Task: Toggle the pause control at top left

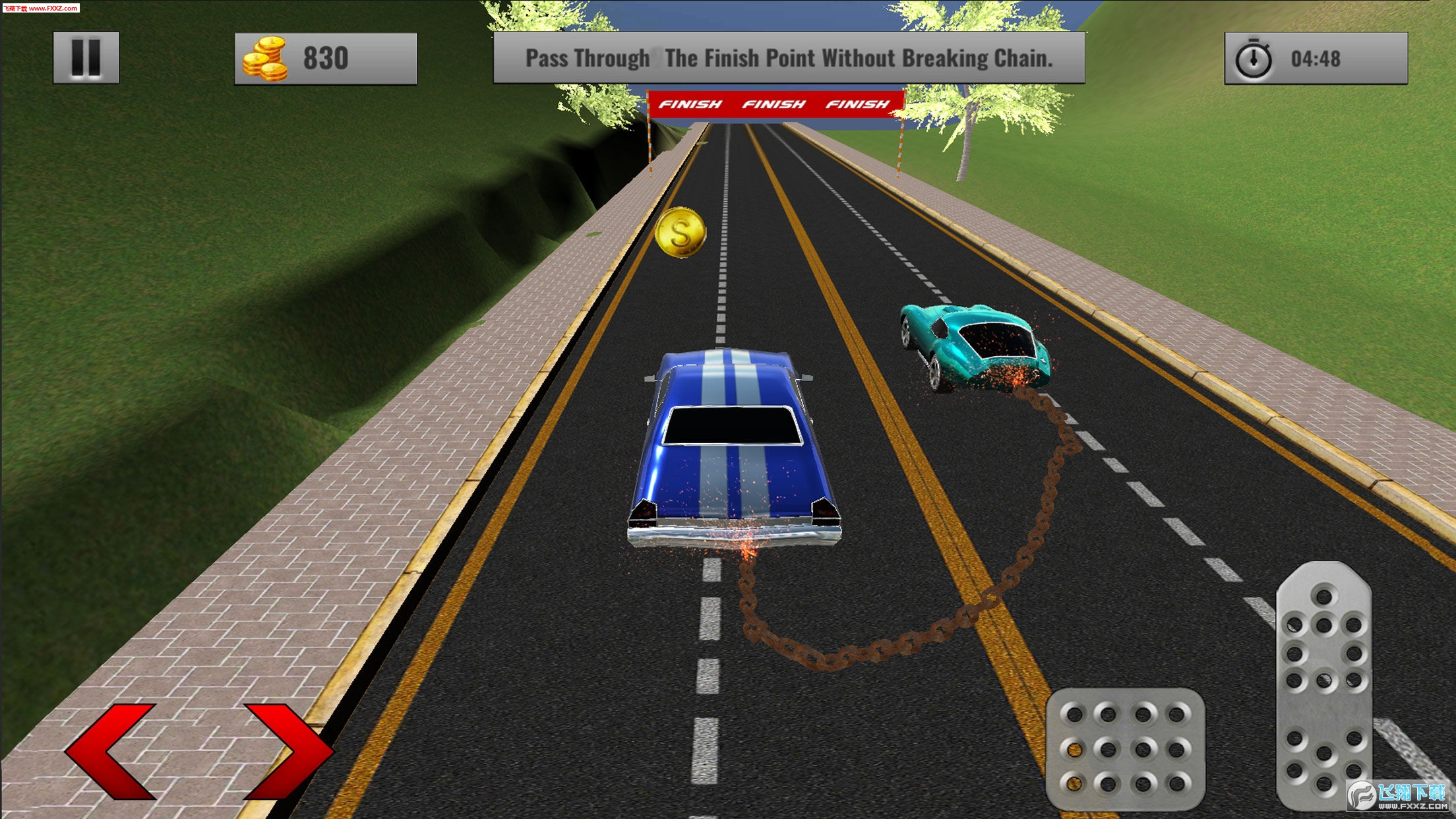Action: click(x=86, y=58)
